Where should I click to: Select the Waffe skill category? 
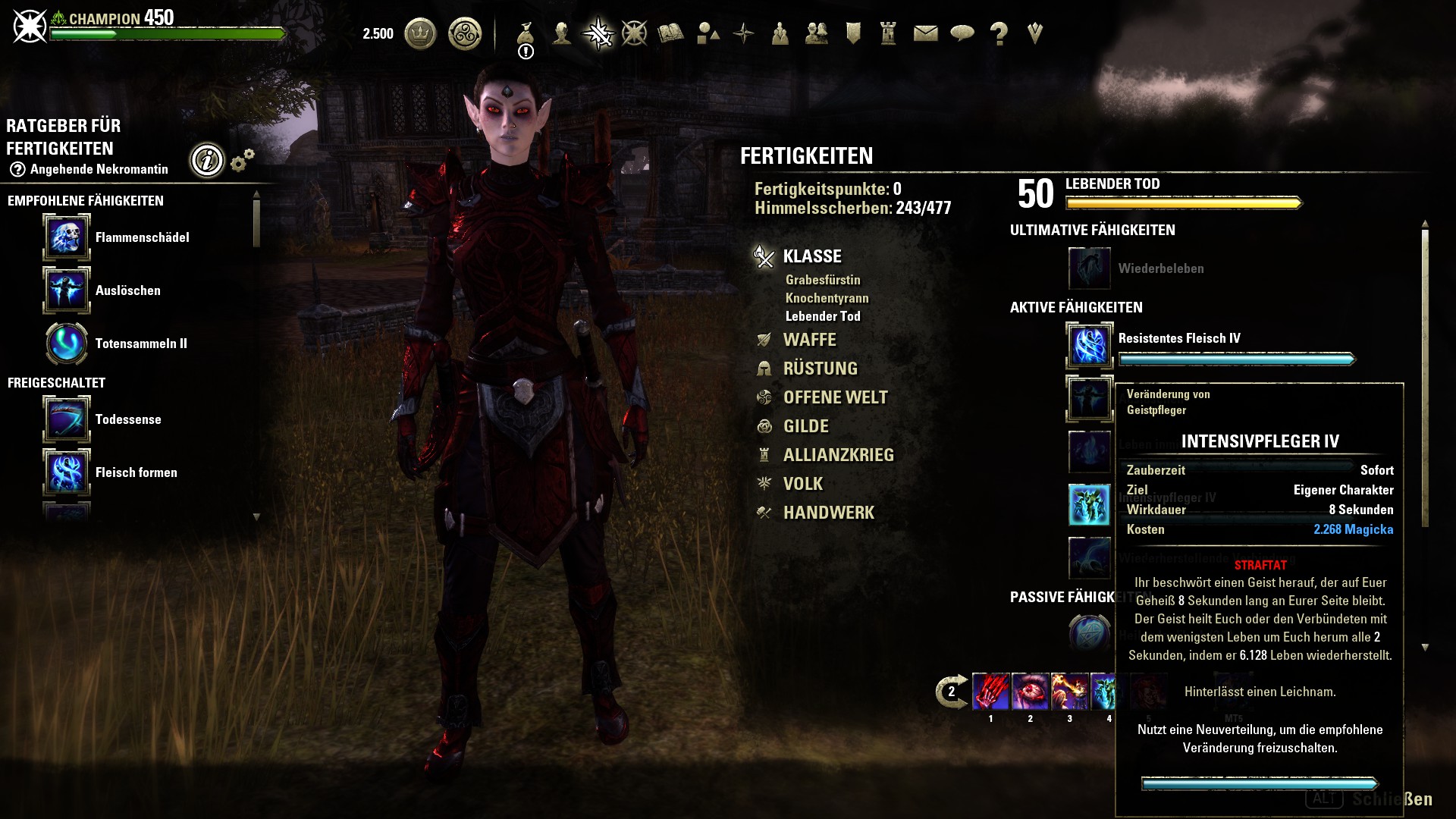pyautogui.click(x=809, y=340)
